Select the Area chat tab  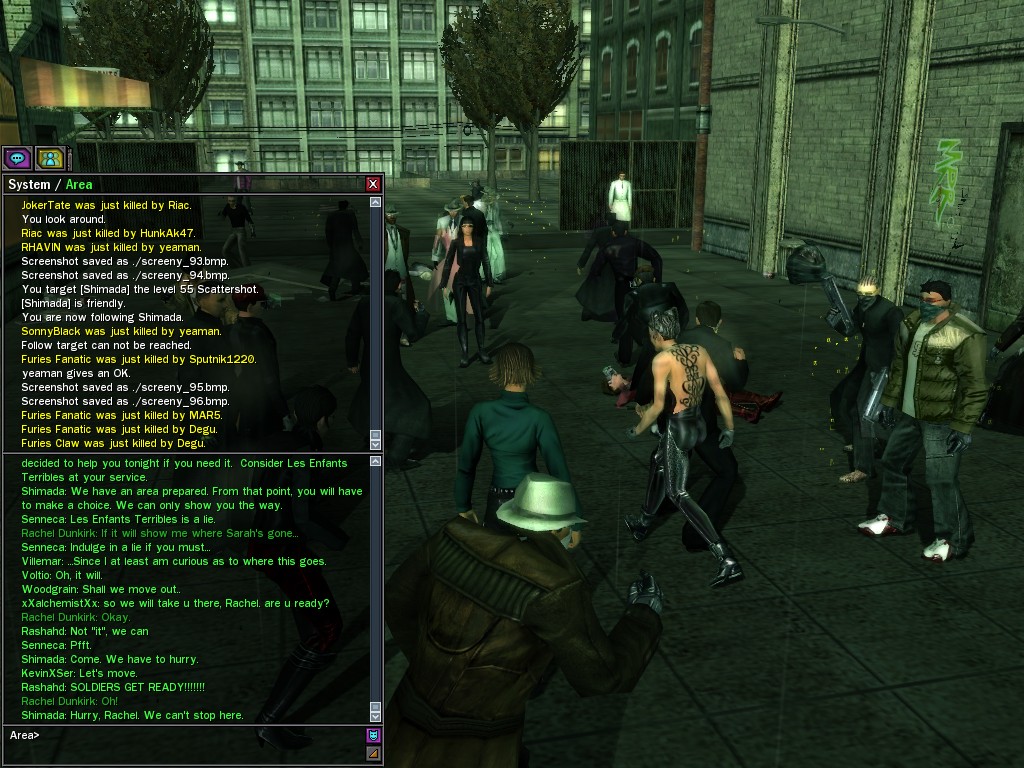point(79,184)
